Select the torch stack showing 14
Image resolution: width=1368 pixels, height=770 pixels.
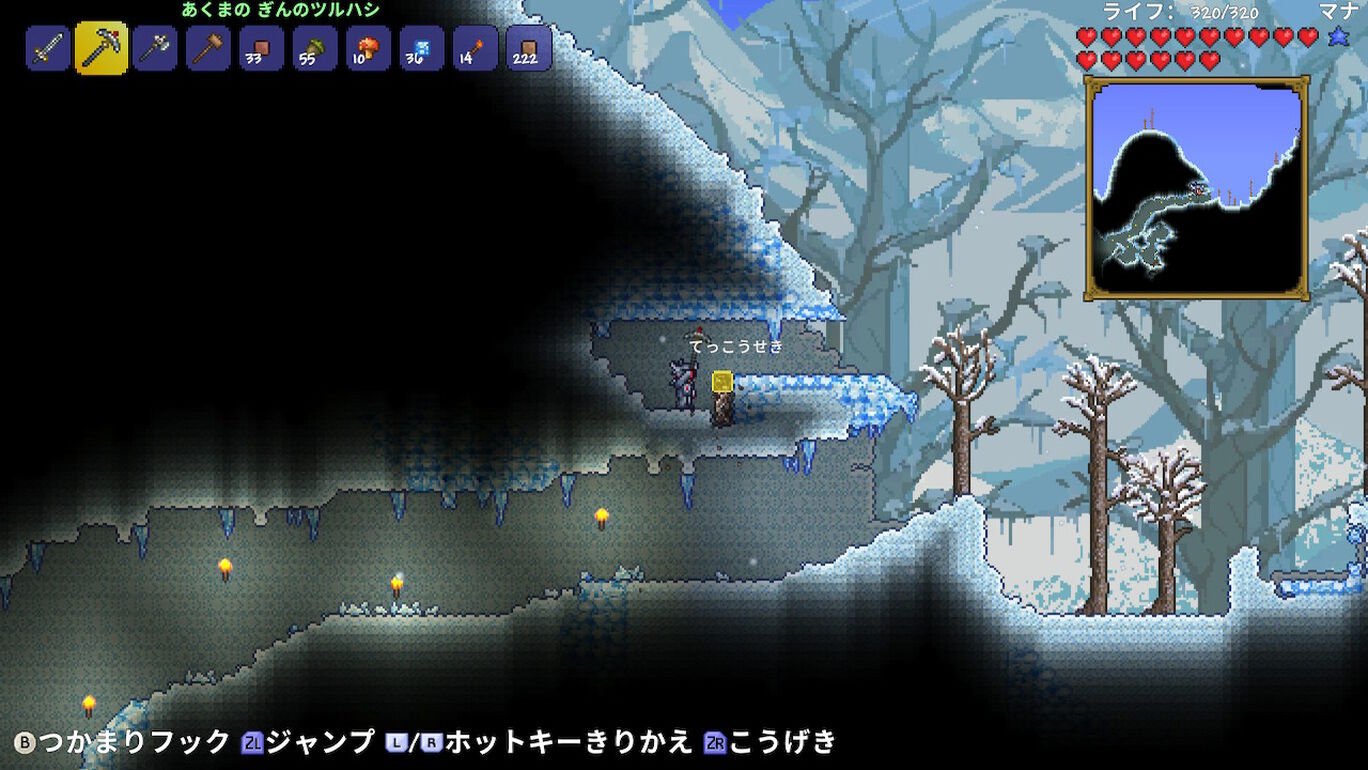tap(472, 48)
